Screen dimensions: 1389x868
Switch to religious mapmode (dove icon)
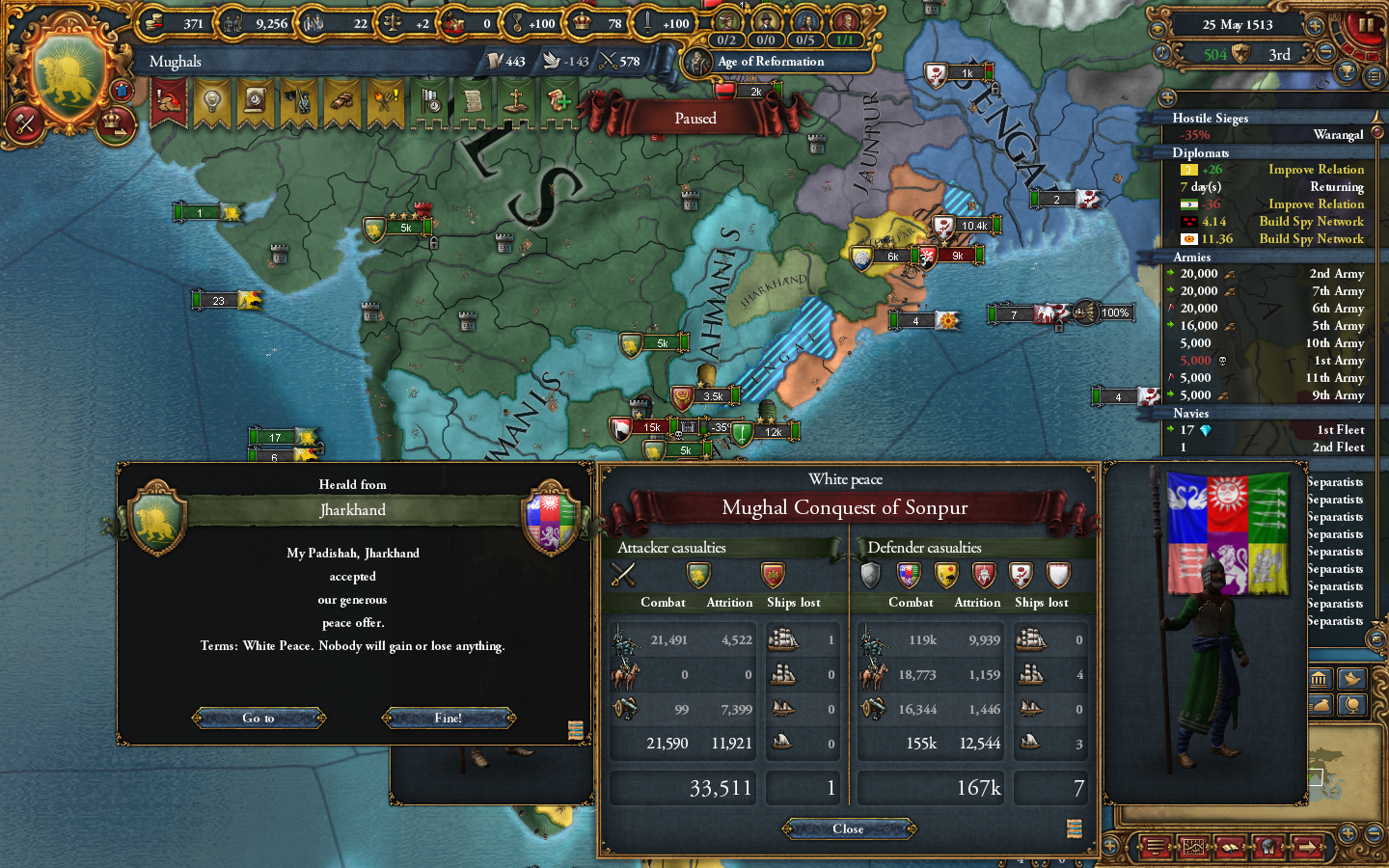(1352, 680)
